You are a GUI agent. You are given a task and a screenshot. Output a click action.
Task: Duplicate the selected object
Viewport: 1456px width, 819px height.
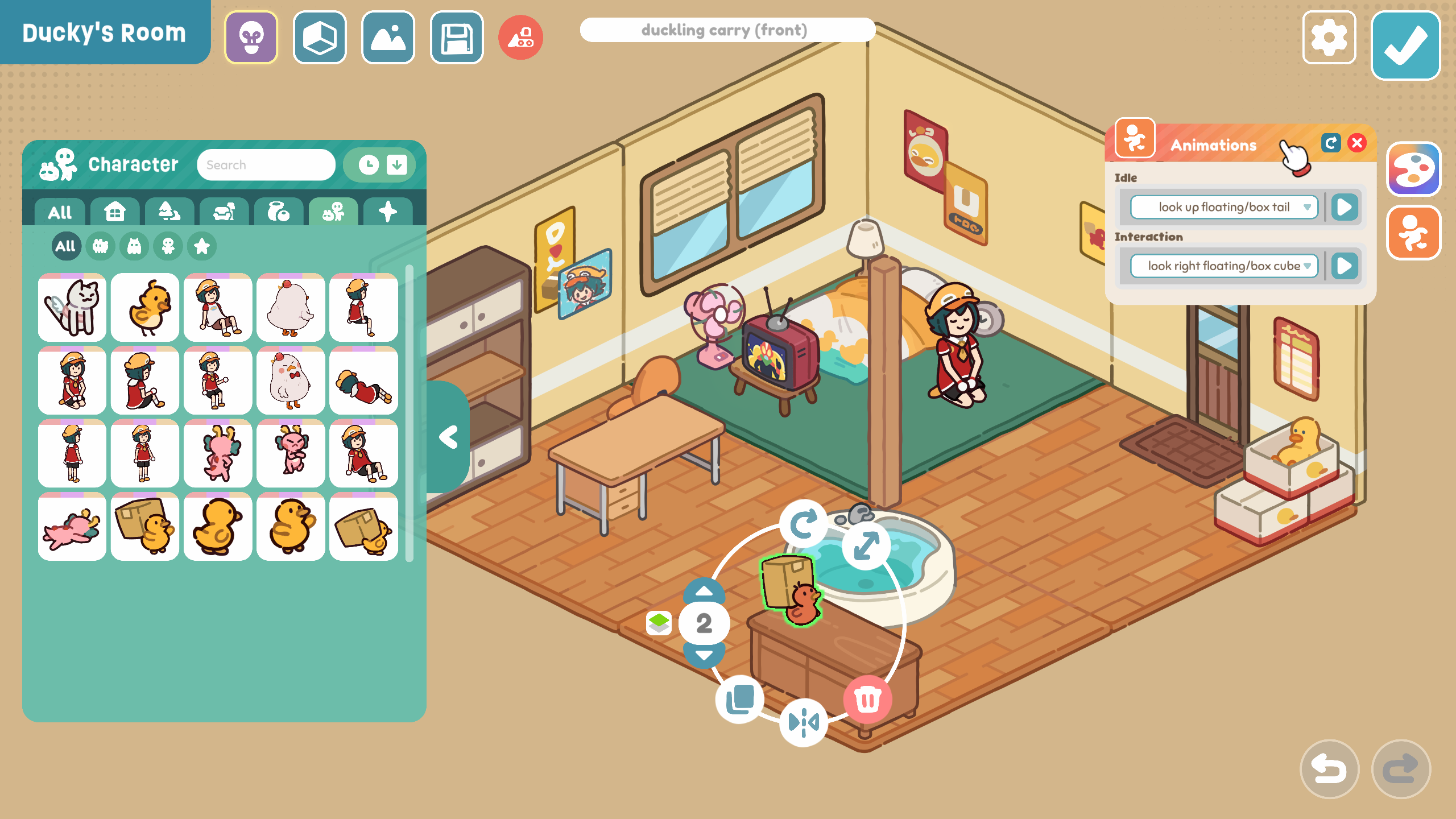click(x=740, y=699)
